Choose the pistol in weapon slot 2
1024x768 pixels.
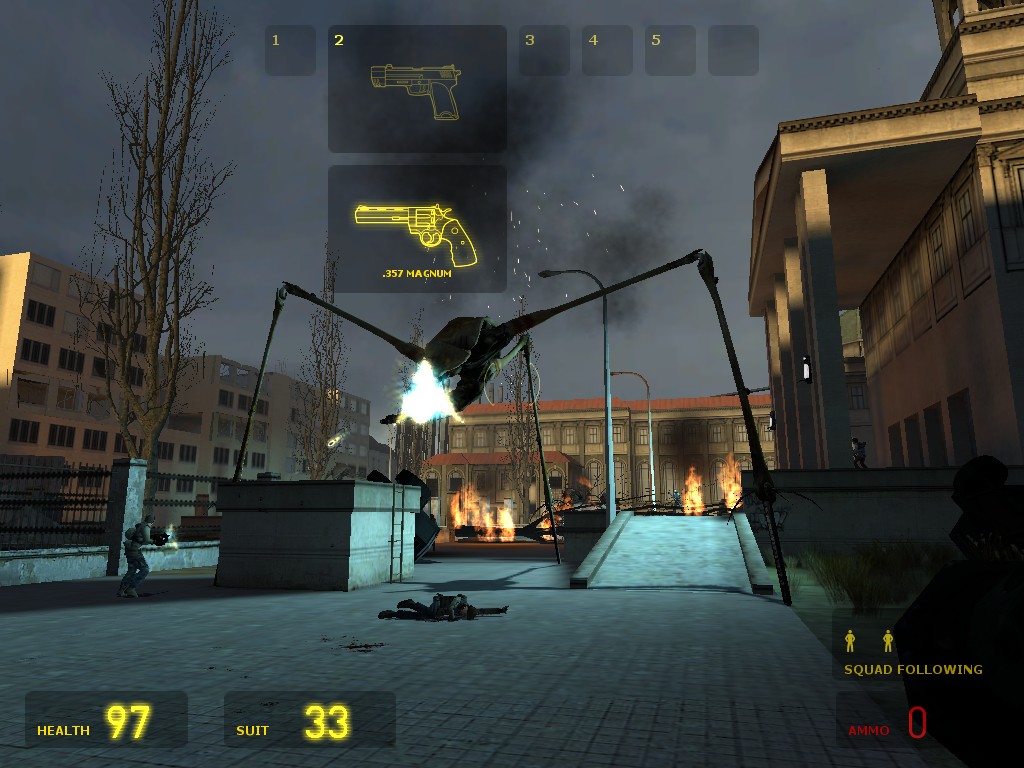click(x=417, y=90)
